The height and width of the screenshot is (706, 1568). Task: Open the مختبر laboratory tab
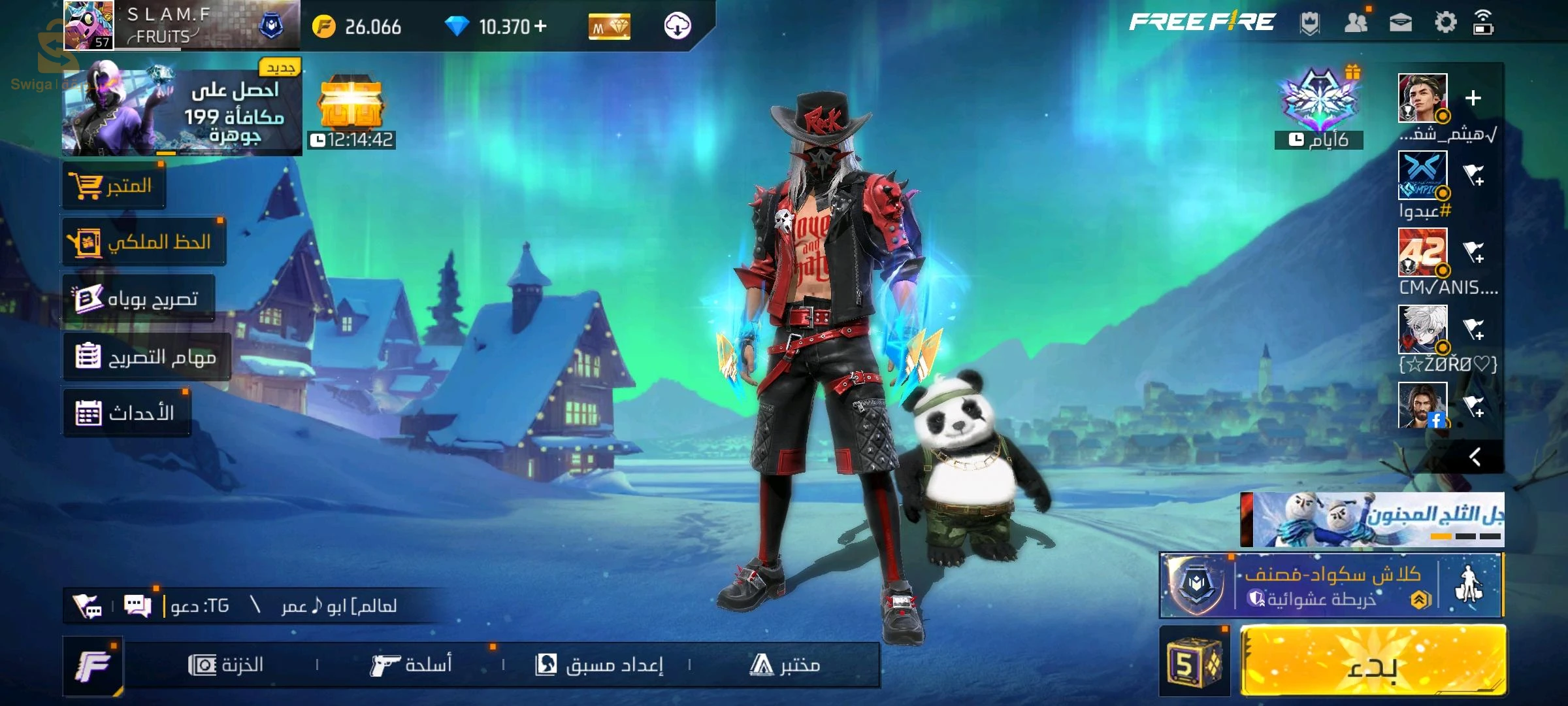[x=785, y=665]
